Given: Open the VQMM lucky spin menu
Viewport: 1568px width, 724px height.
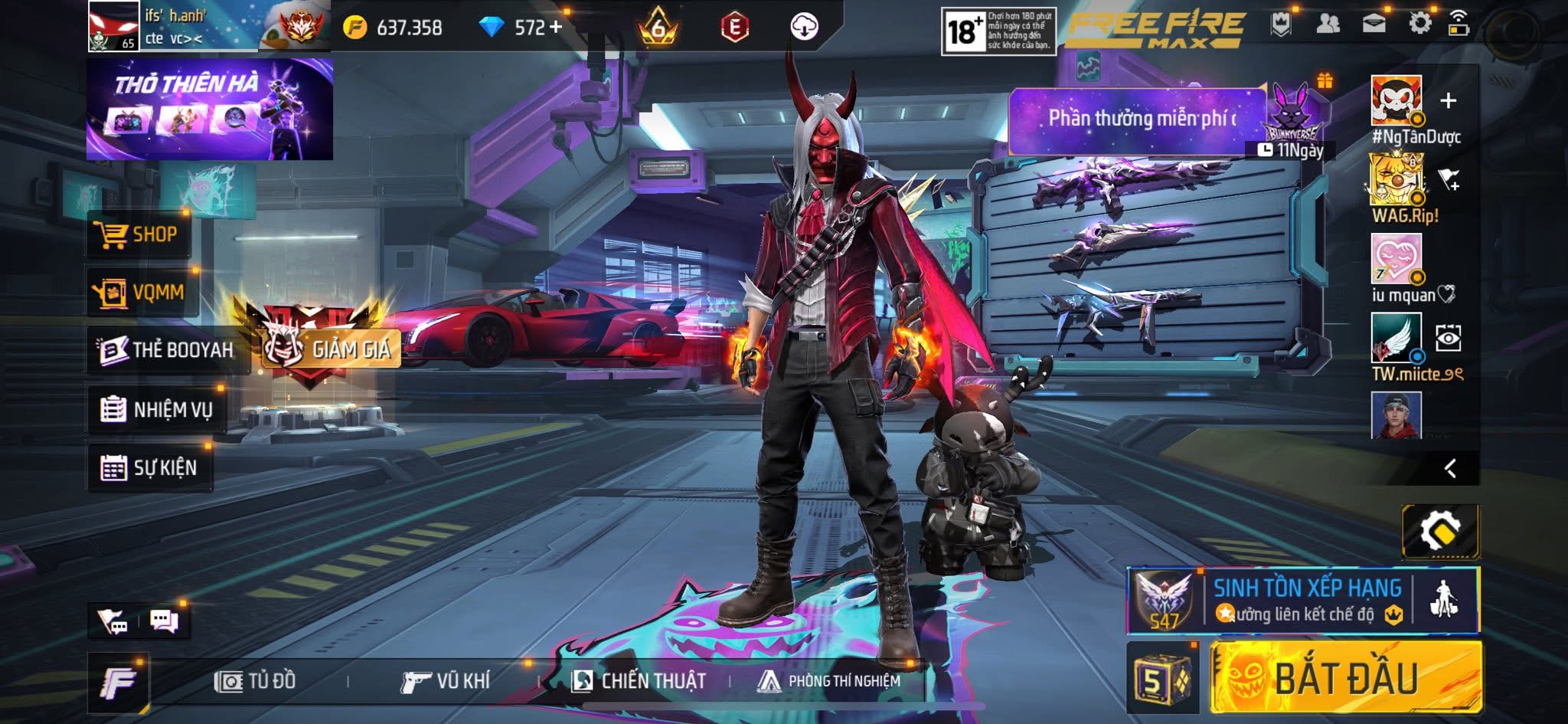Looking at the screenshot, I should (x=141, y=292).
